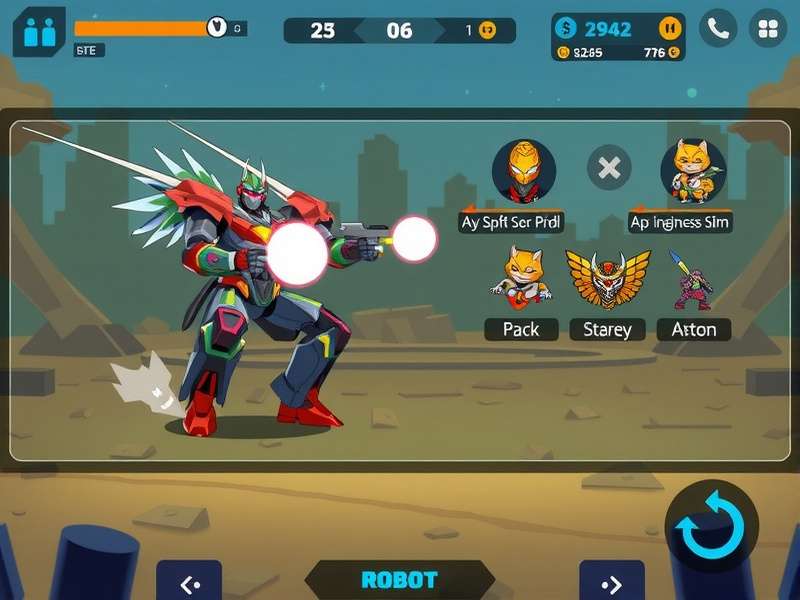The width and height of the screenshot is (800, 600).
Task: Select the Starey button
Action: (x=607, y=329)
